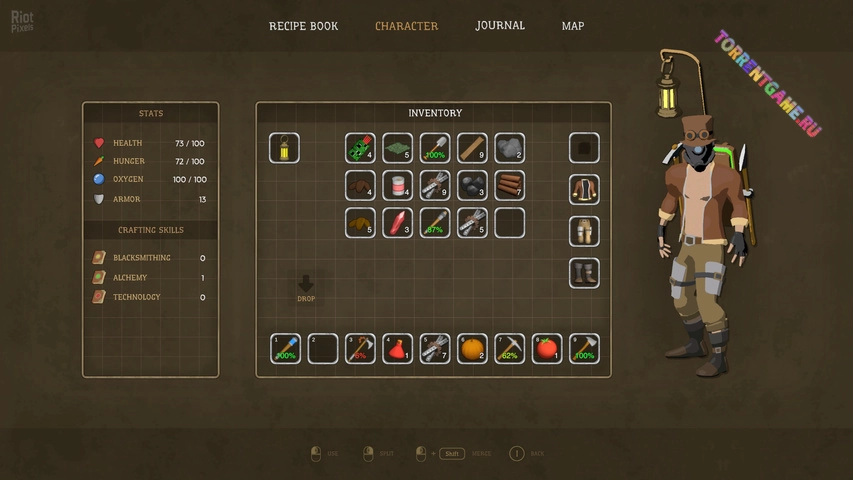
Task: Choose the grey stone stack
Action: (510, 148)
